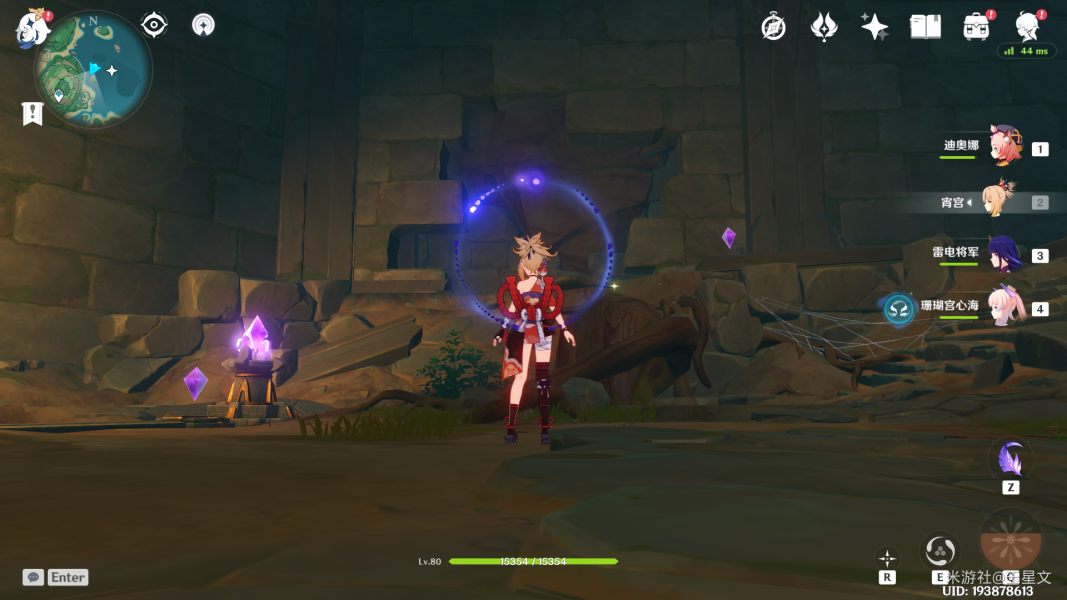Open the backpack icon with red alert
This screenshot has width=1067, height=600.
[x=976, y=27]
